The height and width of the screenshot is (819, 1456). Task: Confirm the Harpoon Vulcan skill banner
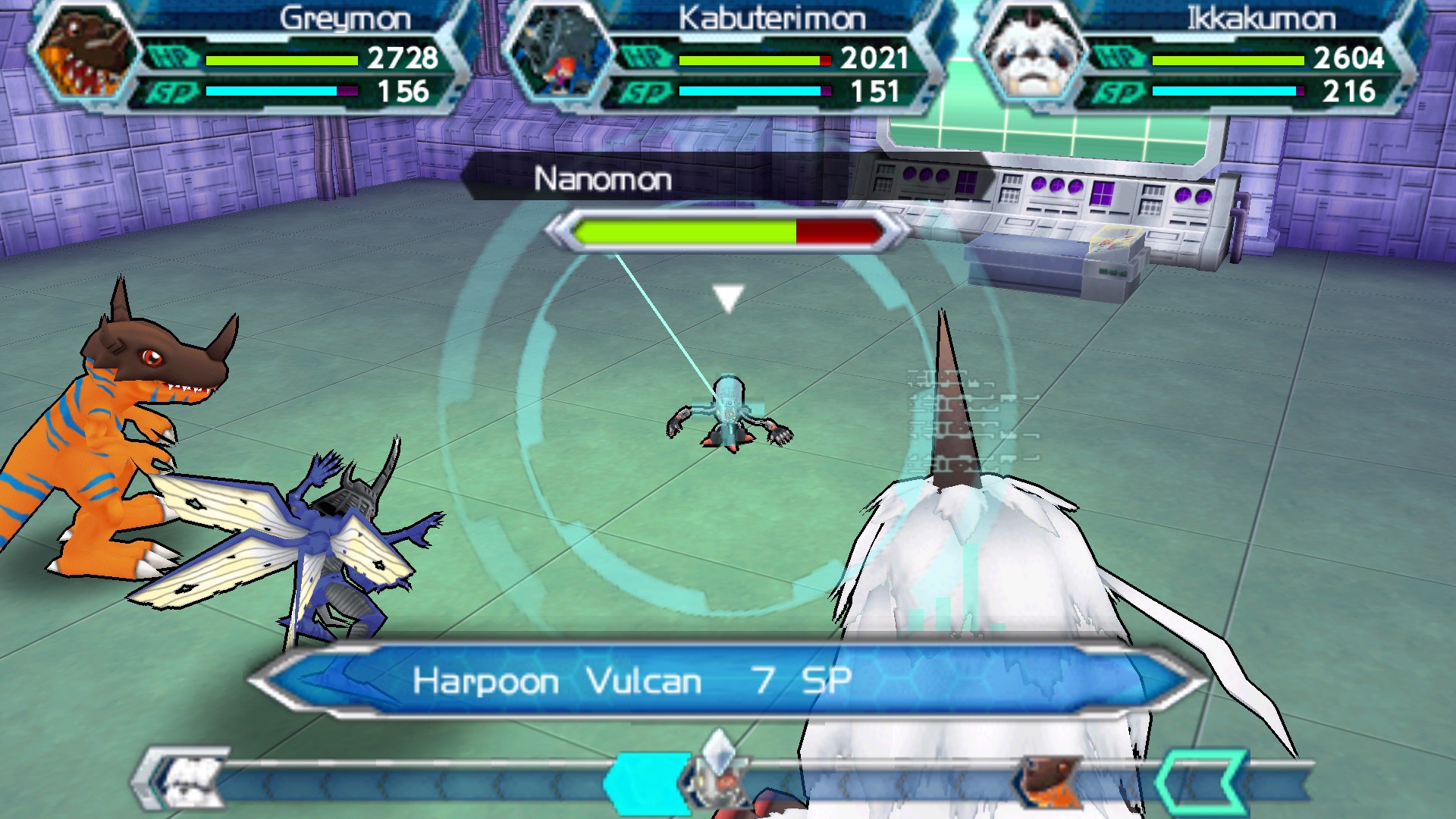(726, 681)
